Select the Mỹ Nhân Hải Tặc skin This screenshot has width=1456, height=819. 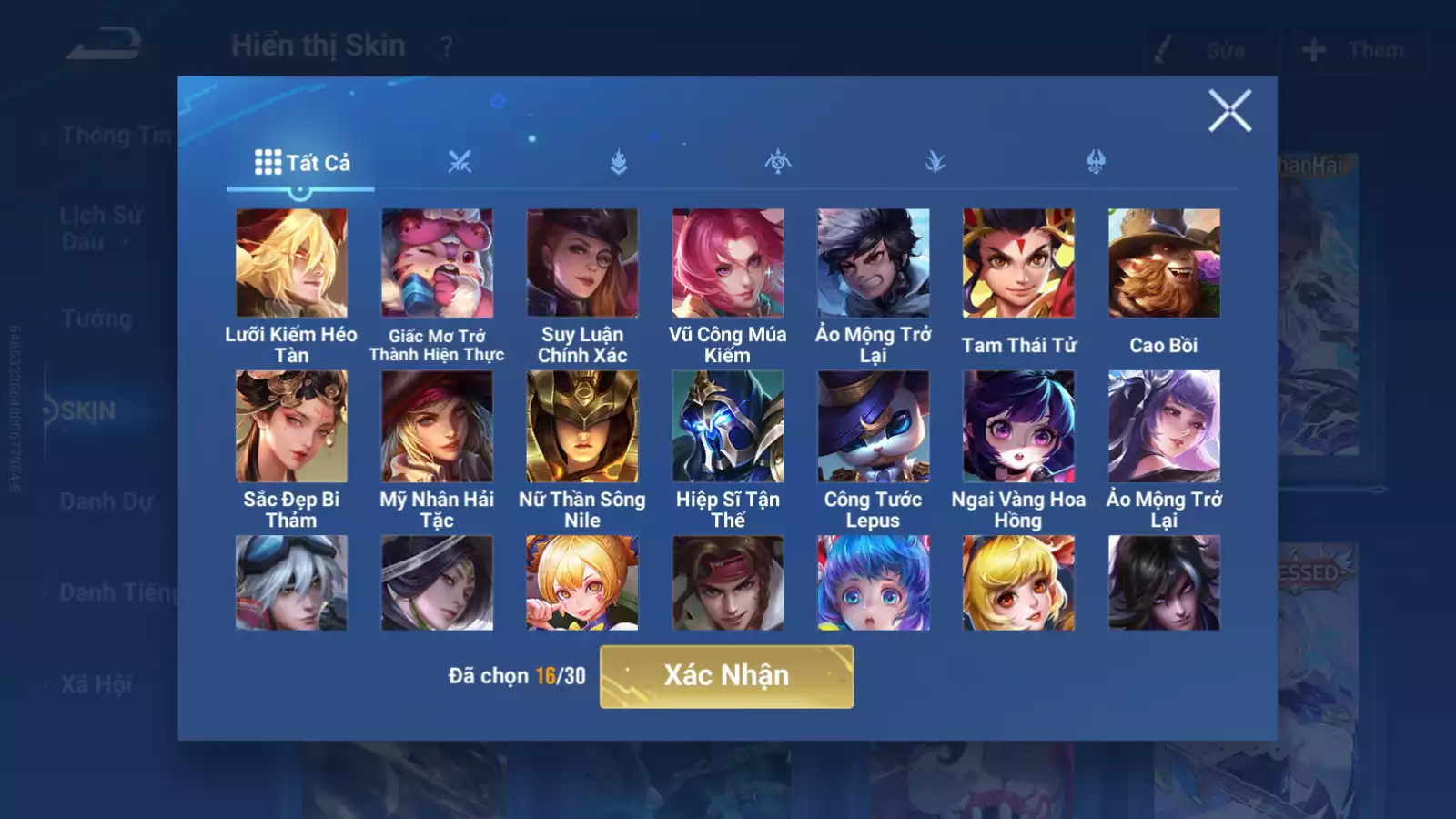tap(437, 426)
